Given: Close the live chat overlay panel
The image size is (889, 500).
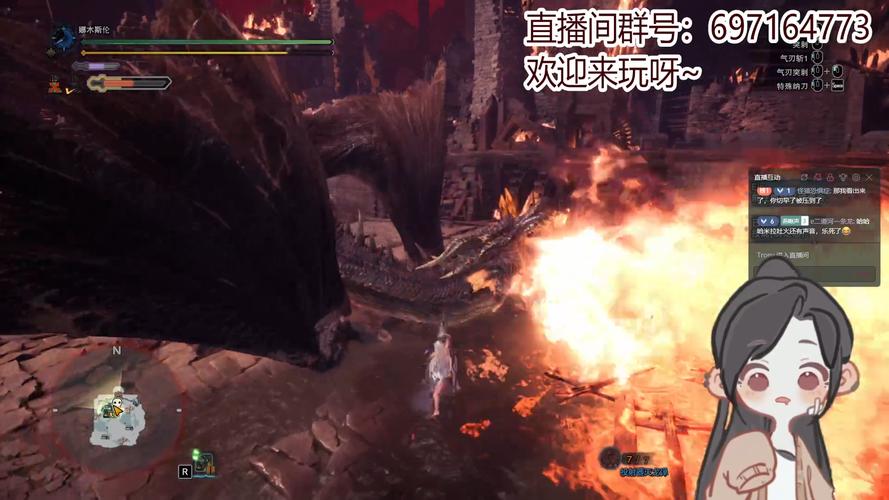Looking at the screenshot, I should click(x=869, y=177).
